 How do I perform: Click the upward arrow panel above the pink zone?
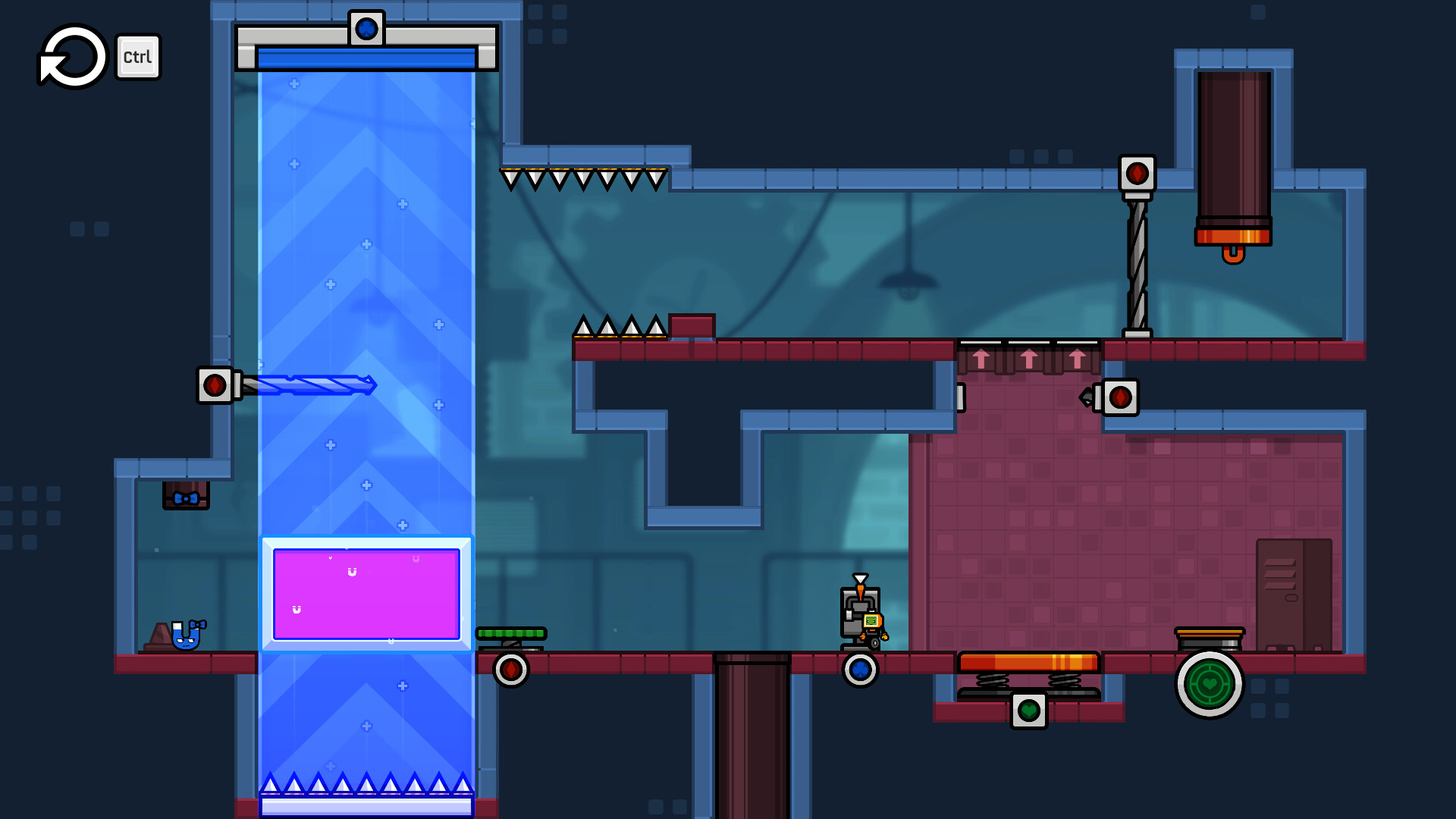click(x=1028, y=358)
